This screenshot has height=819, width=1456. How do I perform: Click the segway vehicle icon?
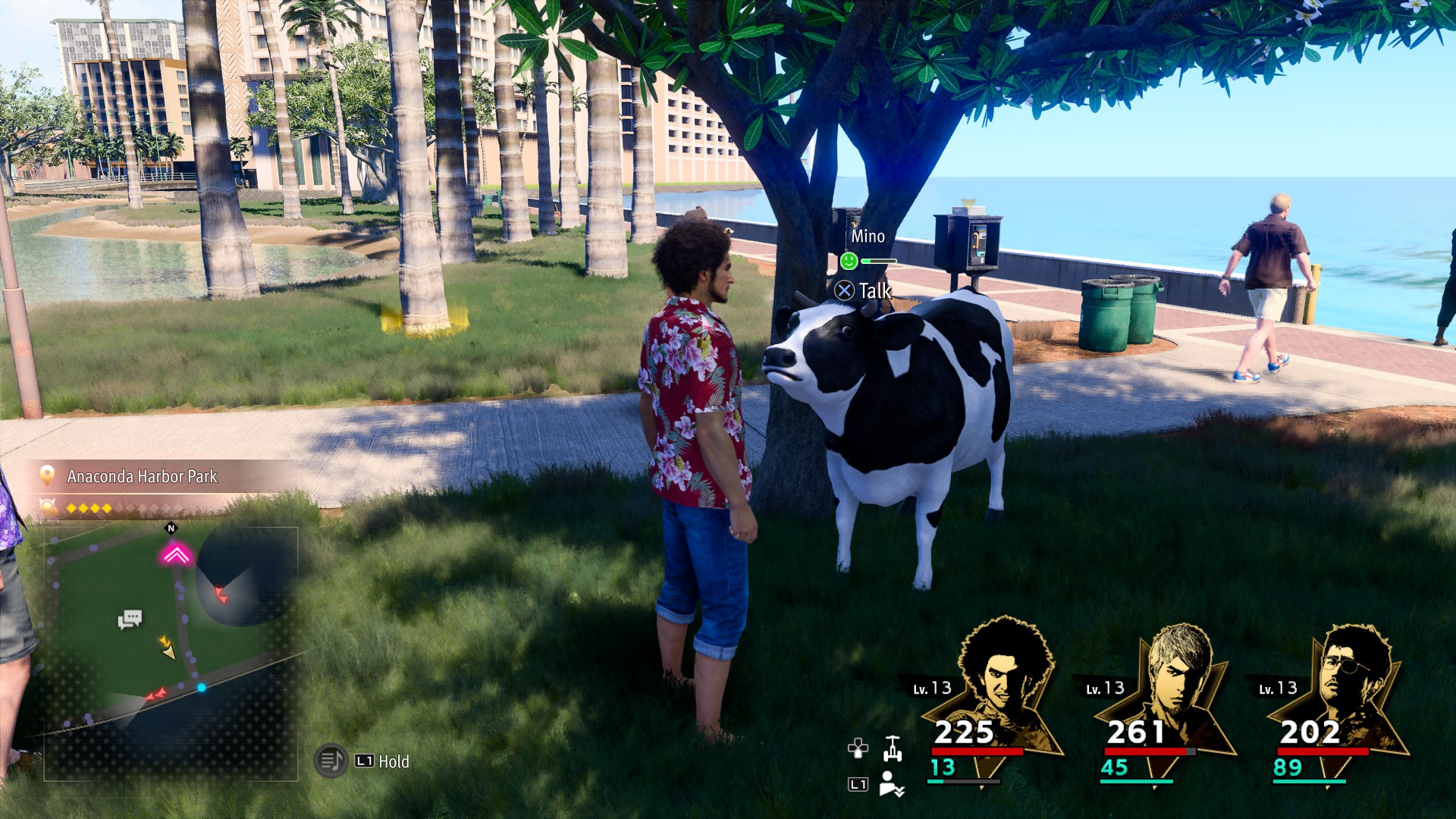click(x=893, y=748)
